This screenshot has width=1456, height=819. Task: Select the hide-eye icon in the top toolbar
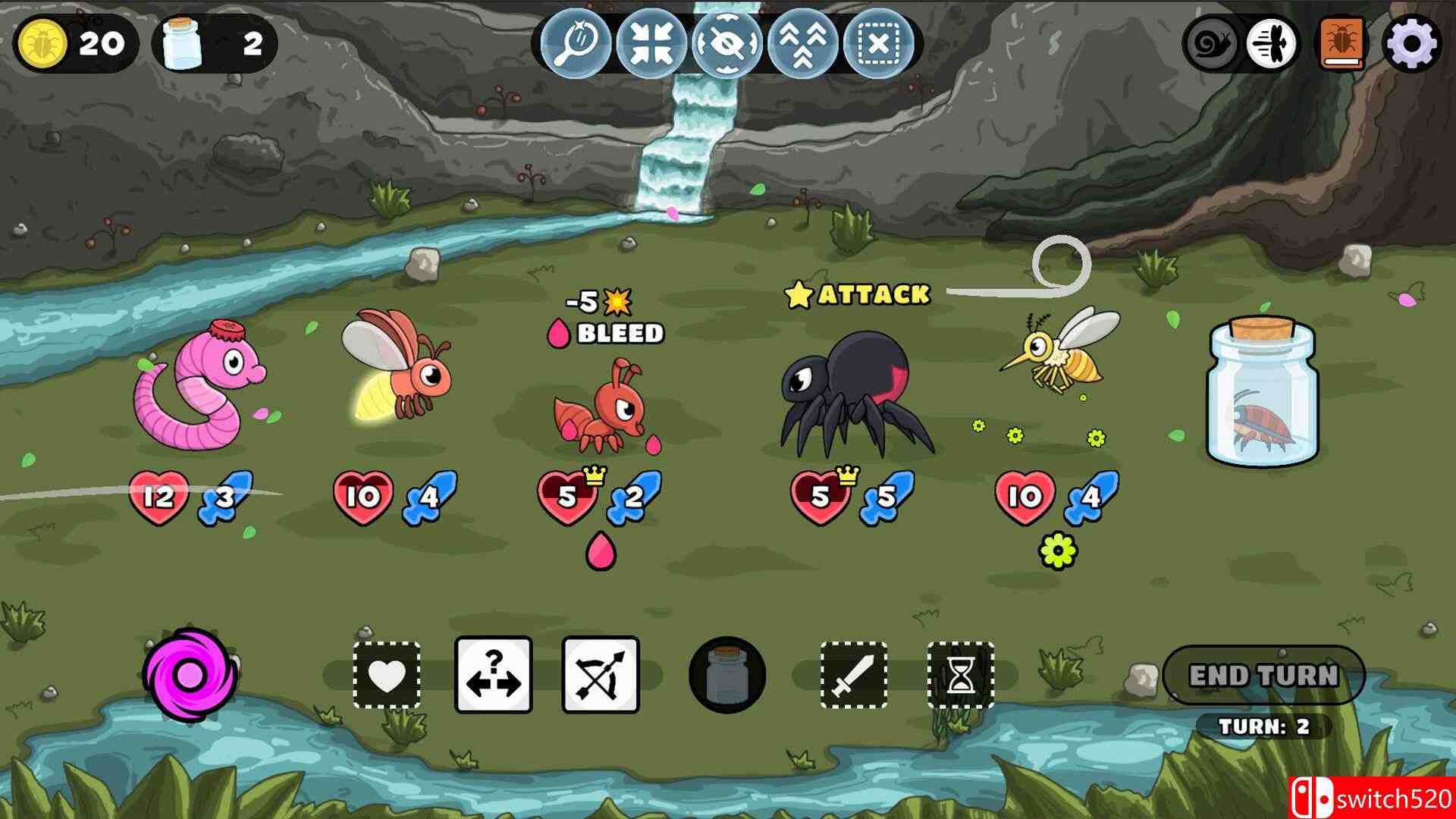point(726,43)
